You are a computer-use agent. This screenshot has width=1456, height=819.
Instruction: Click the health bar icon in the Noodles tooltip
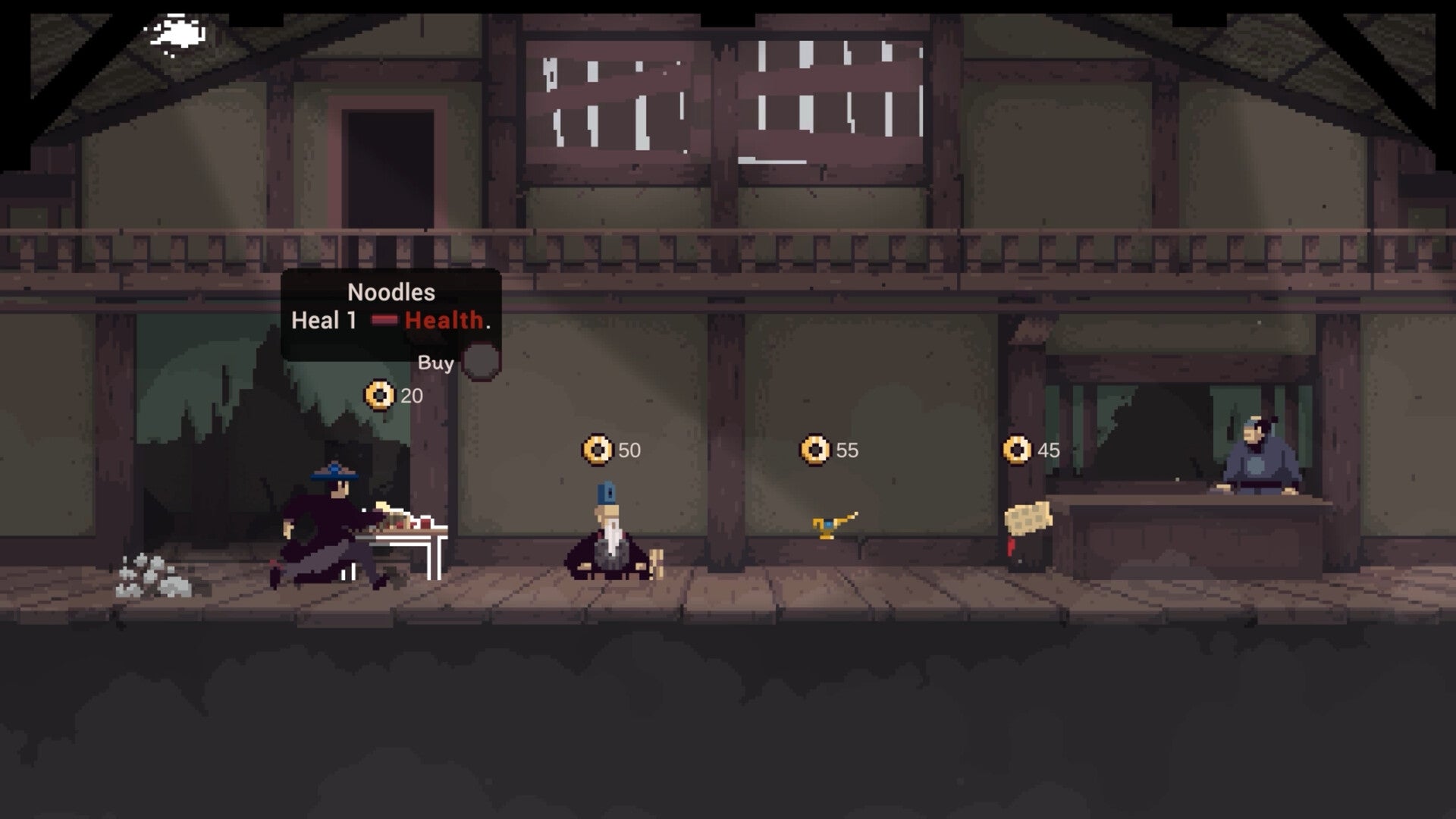tap(384, 321)
